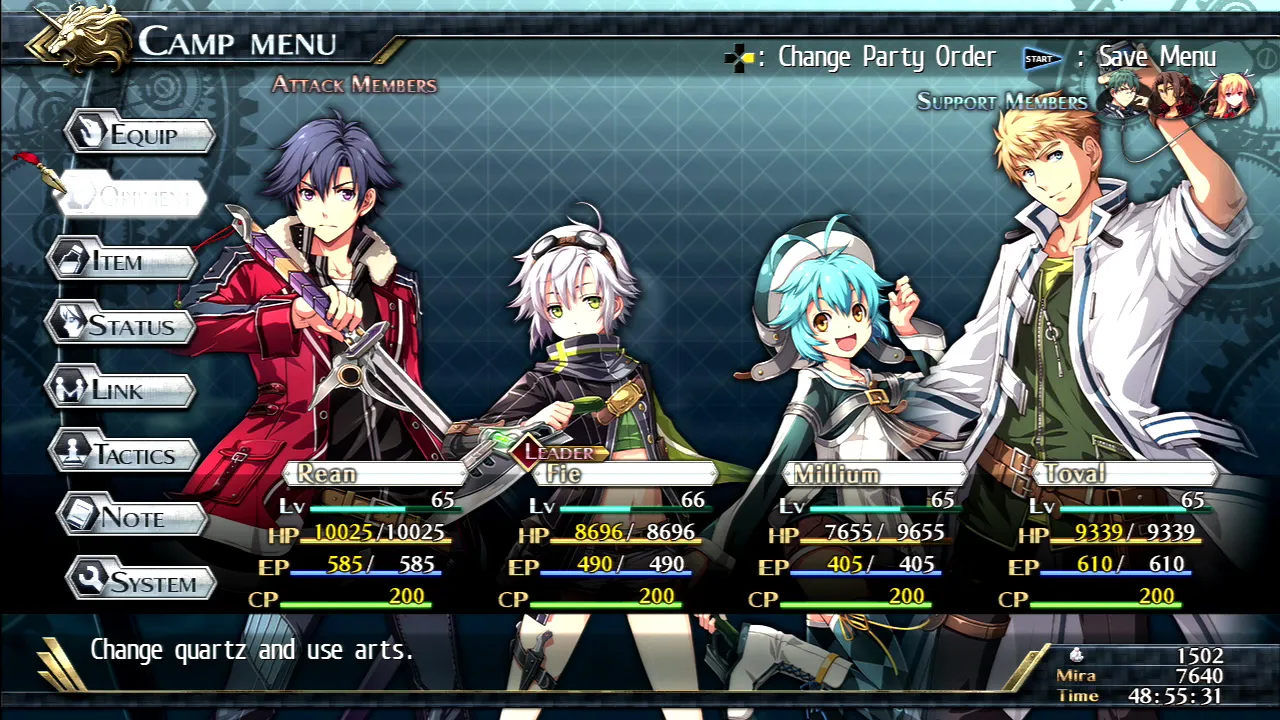Screen dimensions: 1280x720
Task: Choose party leader Fie's panel
Action: (622, 474)
